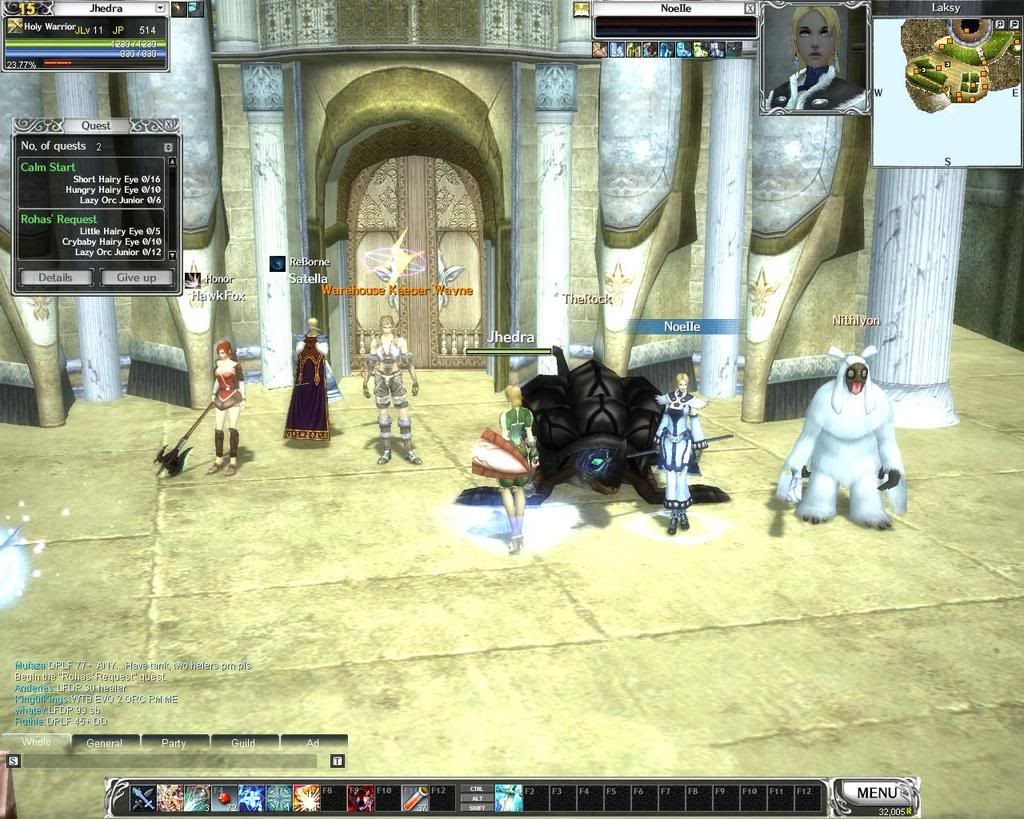This screenshot has height=819, width=1024.
Task: Use the crossed swords attack skill
Action: pos(143,798)
